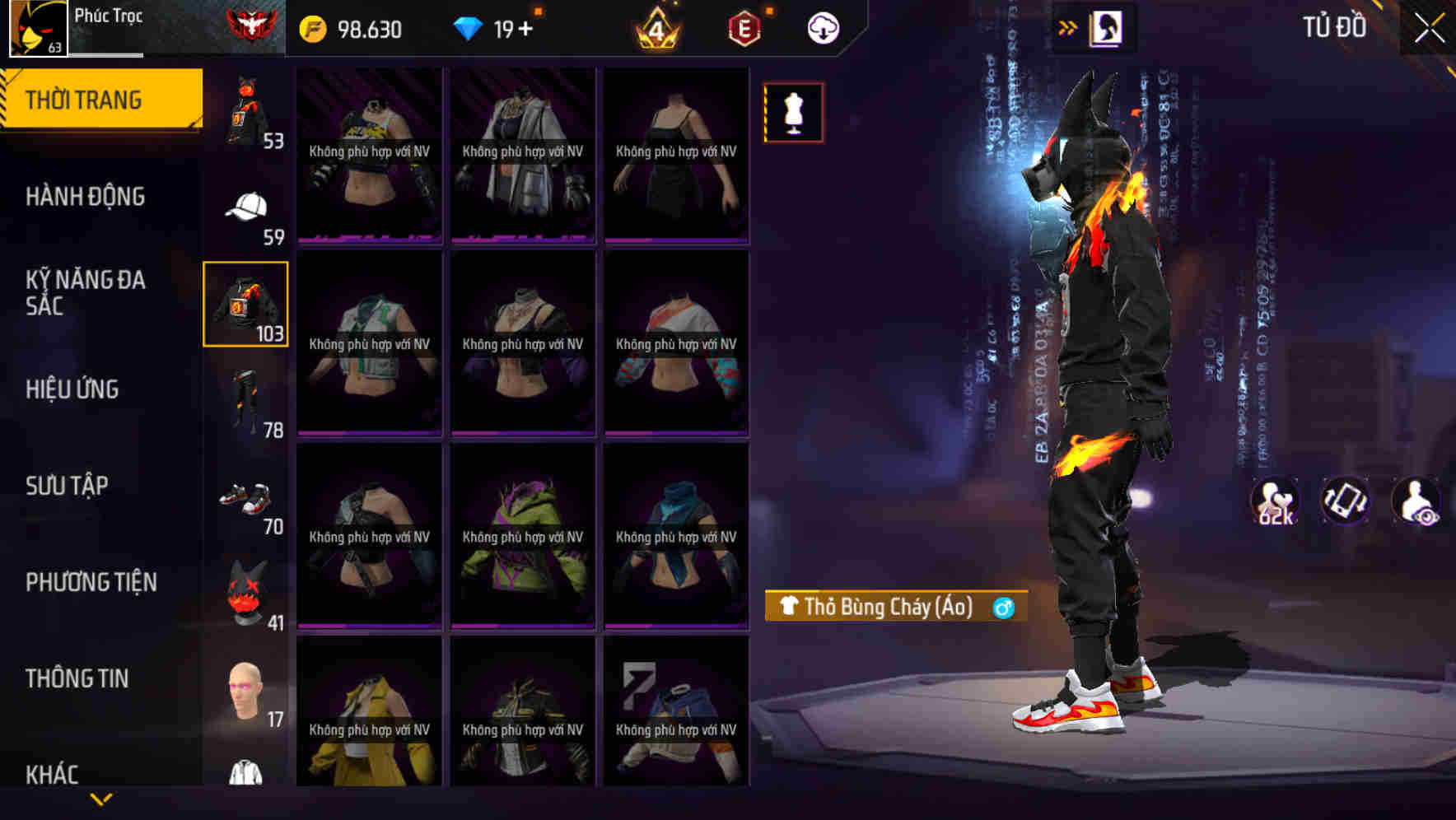The image size is (1456, 820).
Task: Click the purple progress bar under first outfit
Action: (368, 238)
